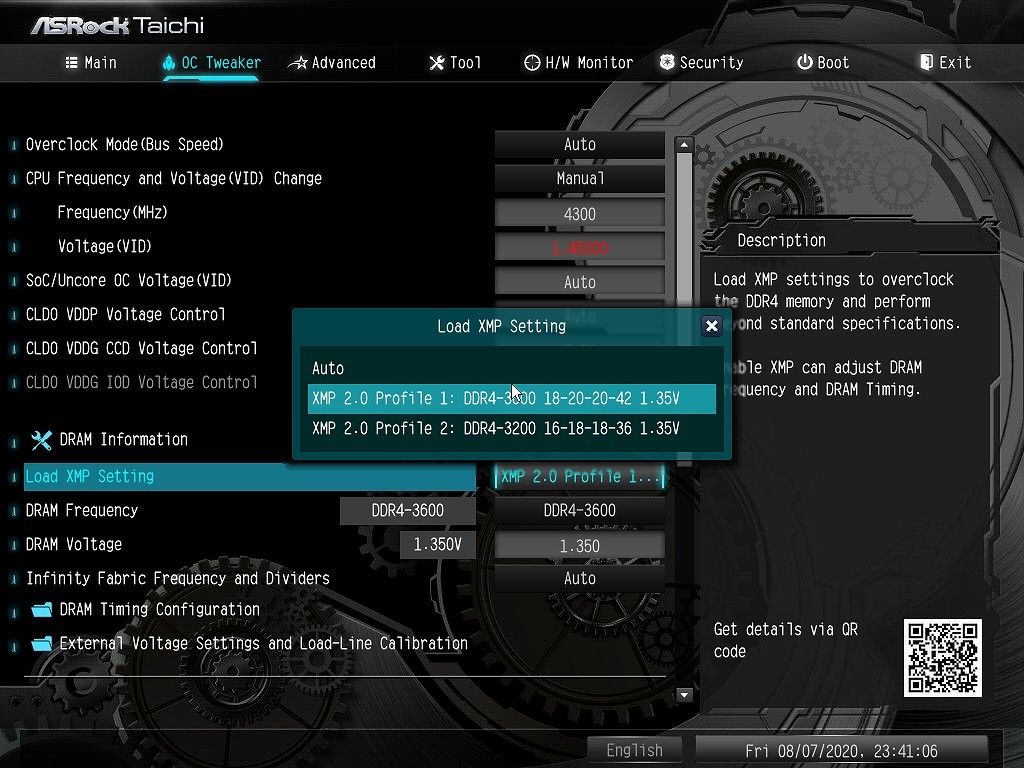Choose Auto in the XMP list
The image size is (1024, 768).
(x=328, y=368)
